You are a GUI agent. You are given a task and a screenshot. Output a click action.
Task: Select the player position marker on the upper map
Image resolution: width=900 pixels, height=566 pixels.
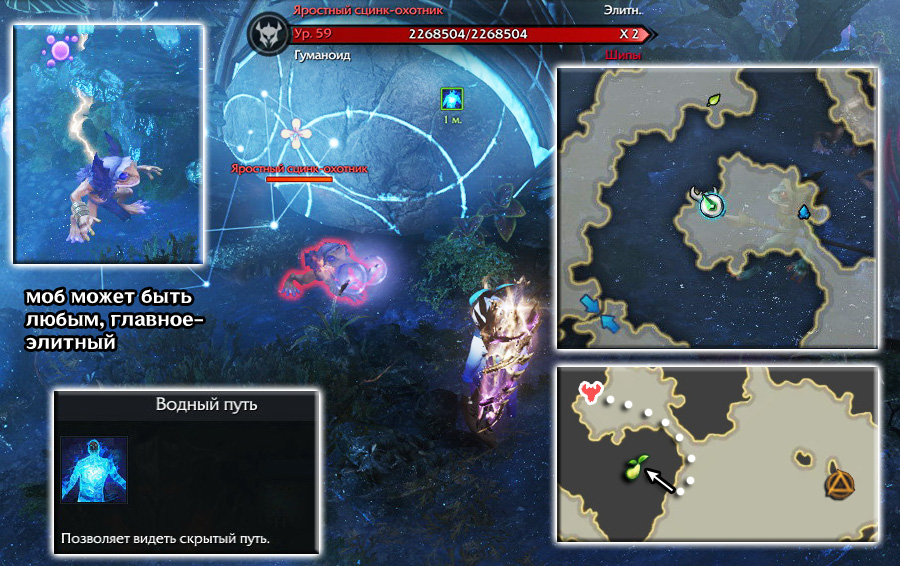pyautogui.click(x=709, y=203)
